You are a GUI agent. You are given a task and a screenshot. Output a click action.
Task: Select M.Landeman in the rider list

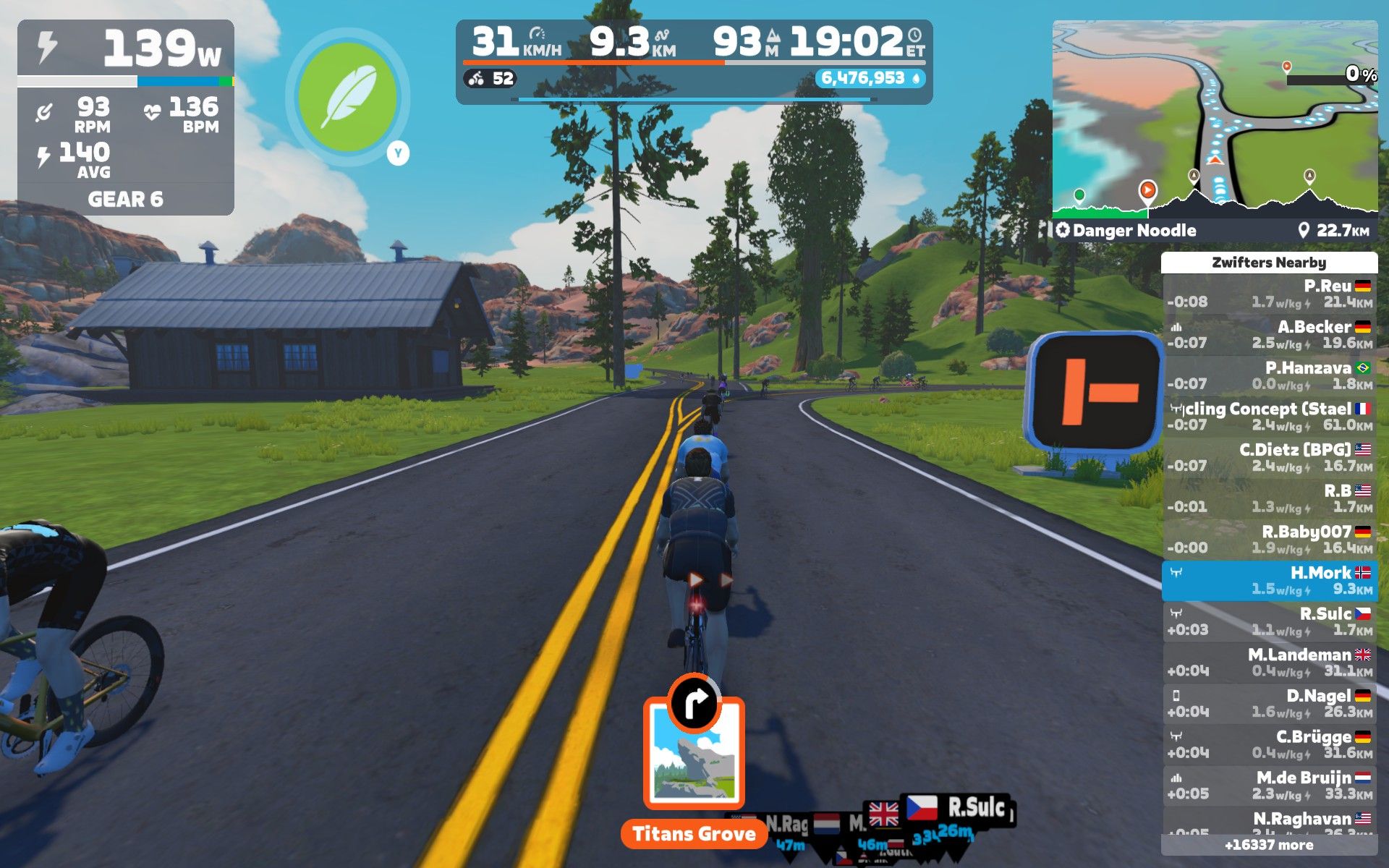[1270, 662]
